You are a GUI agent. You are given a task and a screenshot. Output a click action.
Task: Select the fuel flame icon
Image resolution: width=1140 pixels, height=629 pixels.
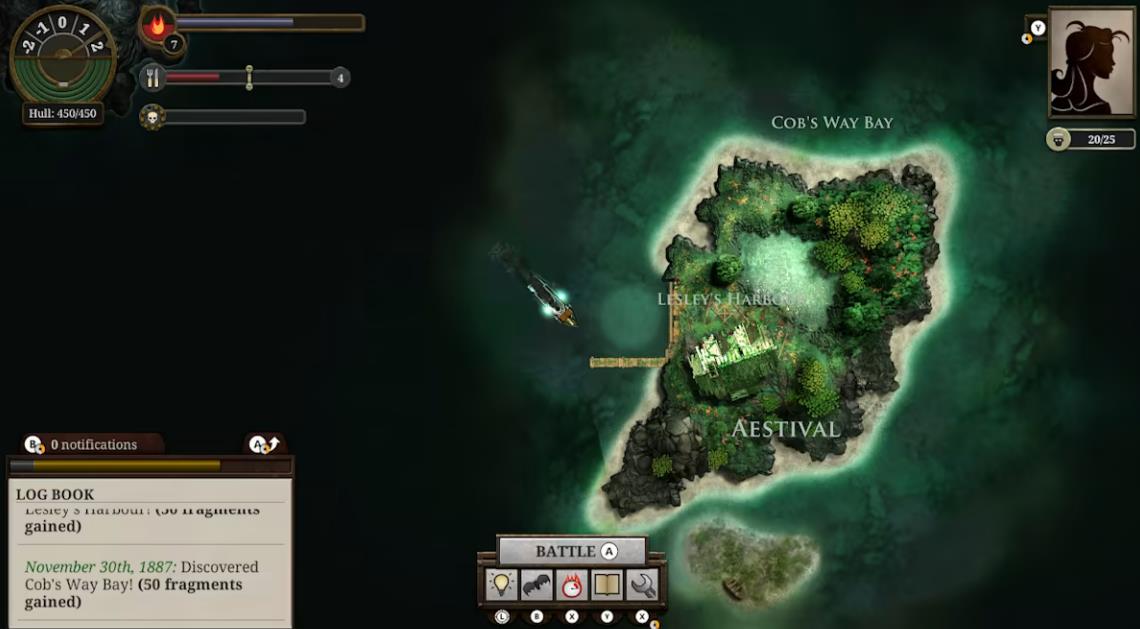point(157,25)
